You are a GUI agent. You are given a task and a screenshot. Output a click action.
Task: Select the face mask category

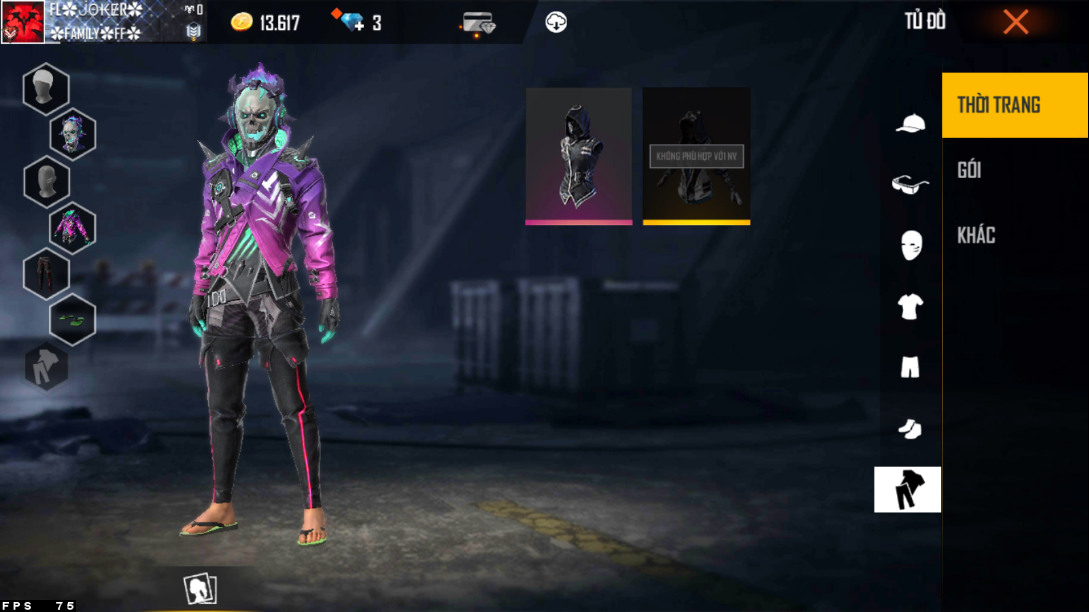coord(909,244)
